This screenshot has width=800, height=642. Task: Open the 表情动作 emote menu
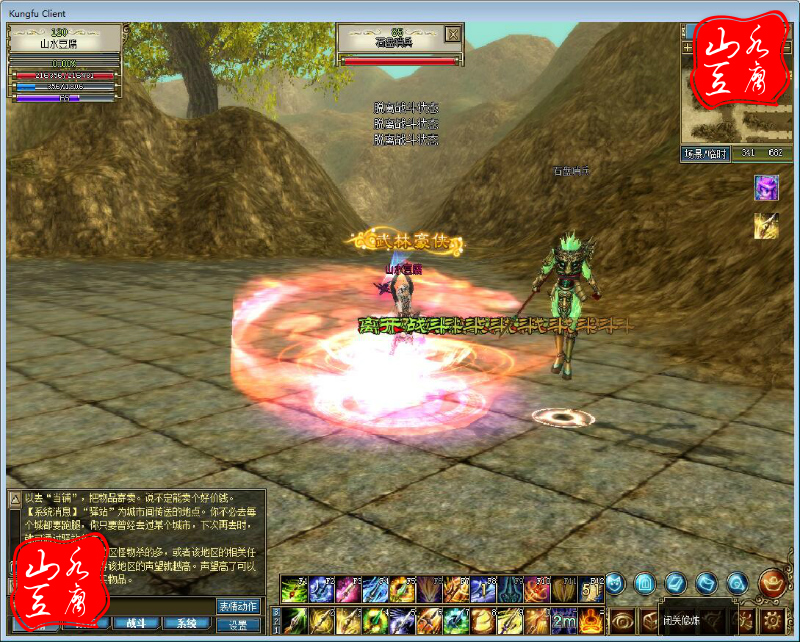(238, 606)
